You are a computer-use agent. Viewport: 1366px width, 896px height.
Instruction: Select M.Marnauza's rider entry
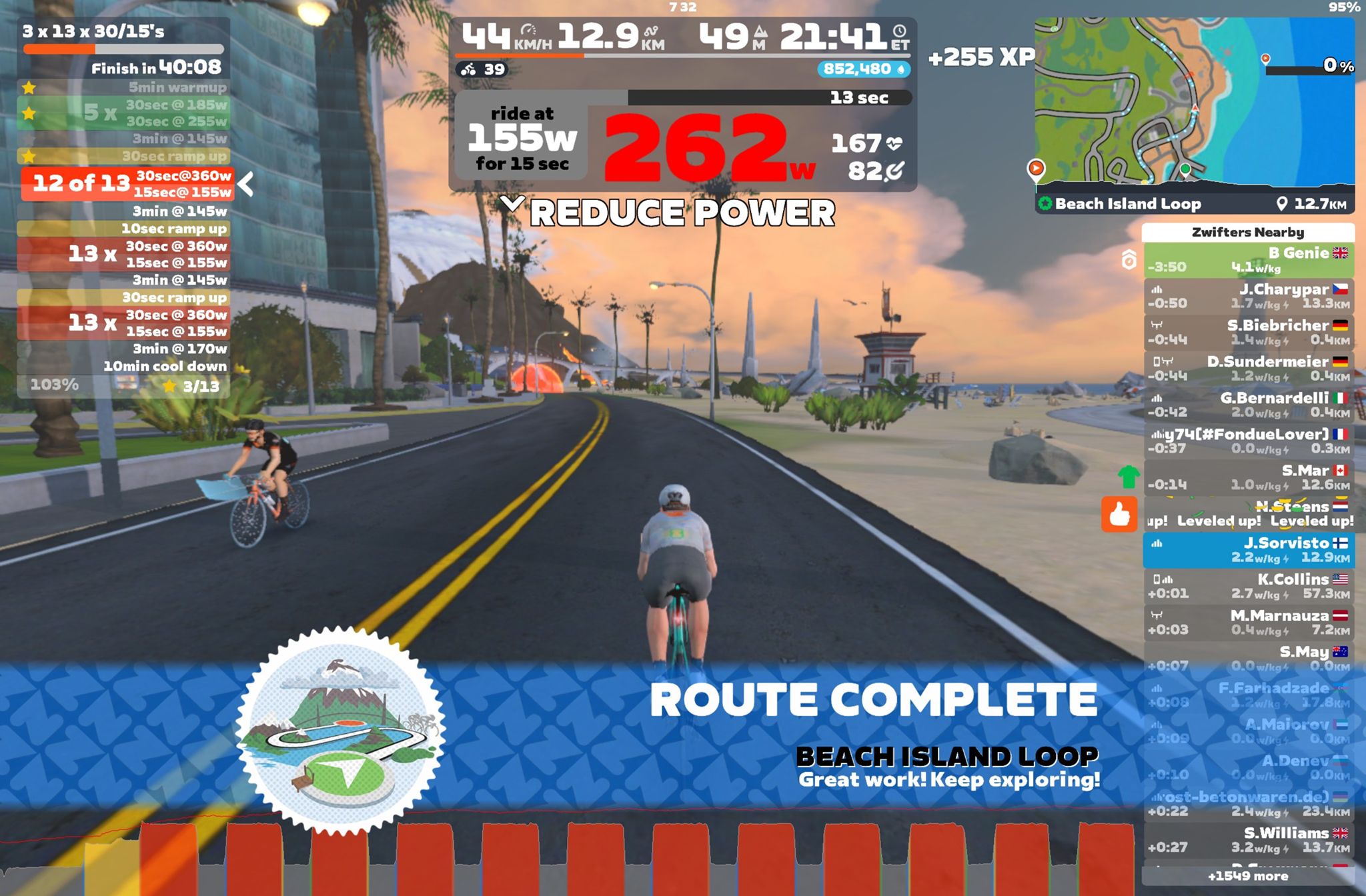pos(1248,622)
